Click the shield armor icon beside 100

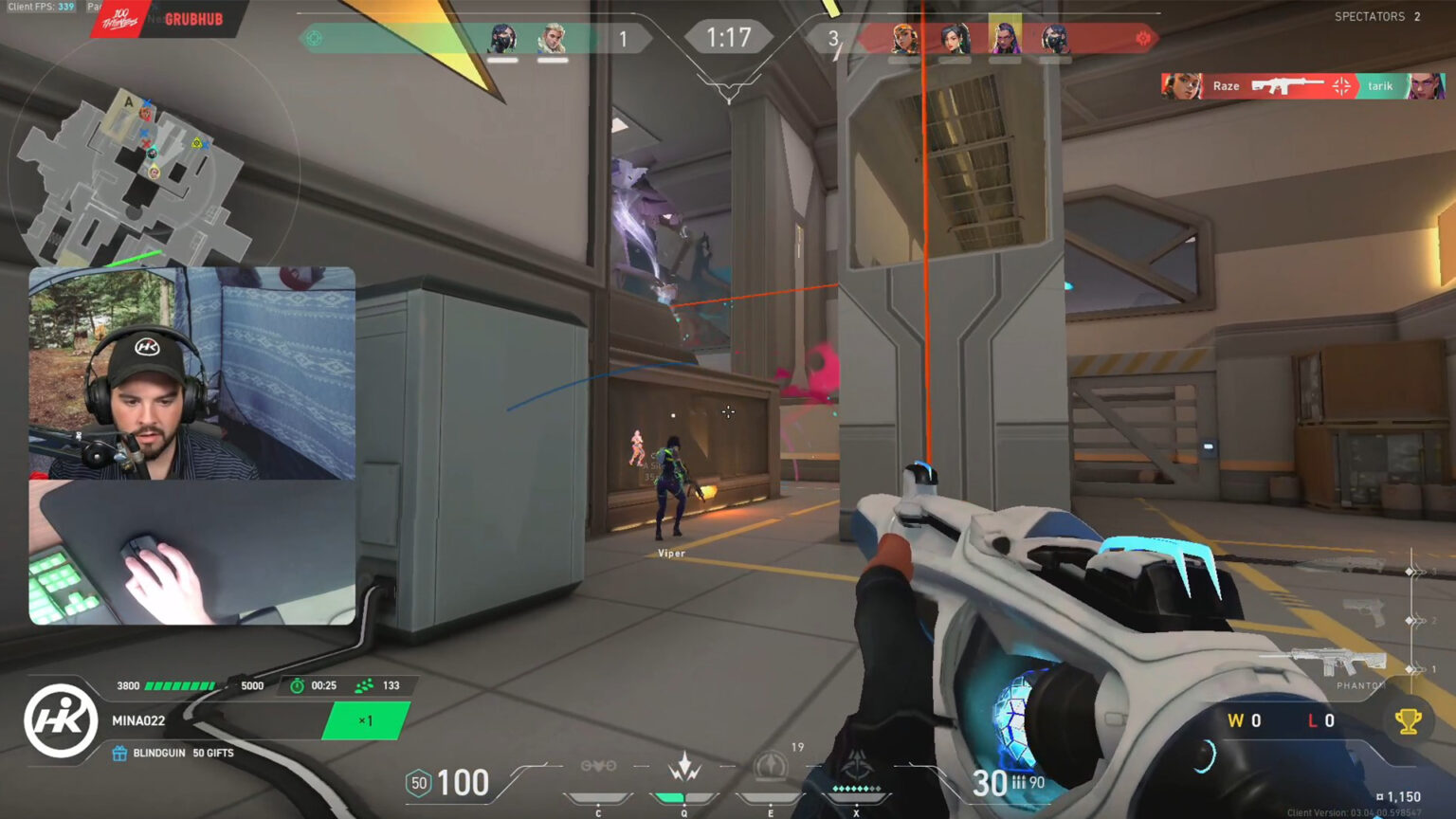point(417,783)
